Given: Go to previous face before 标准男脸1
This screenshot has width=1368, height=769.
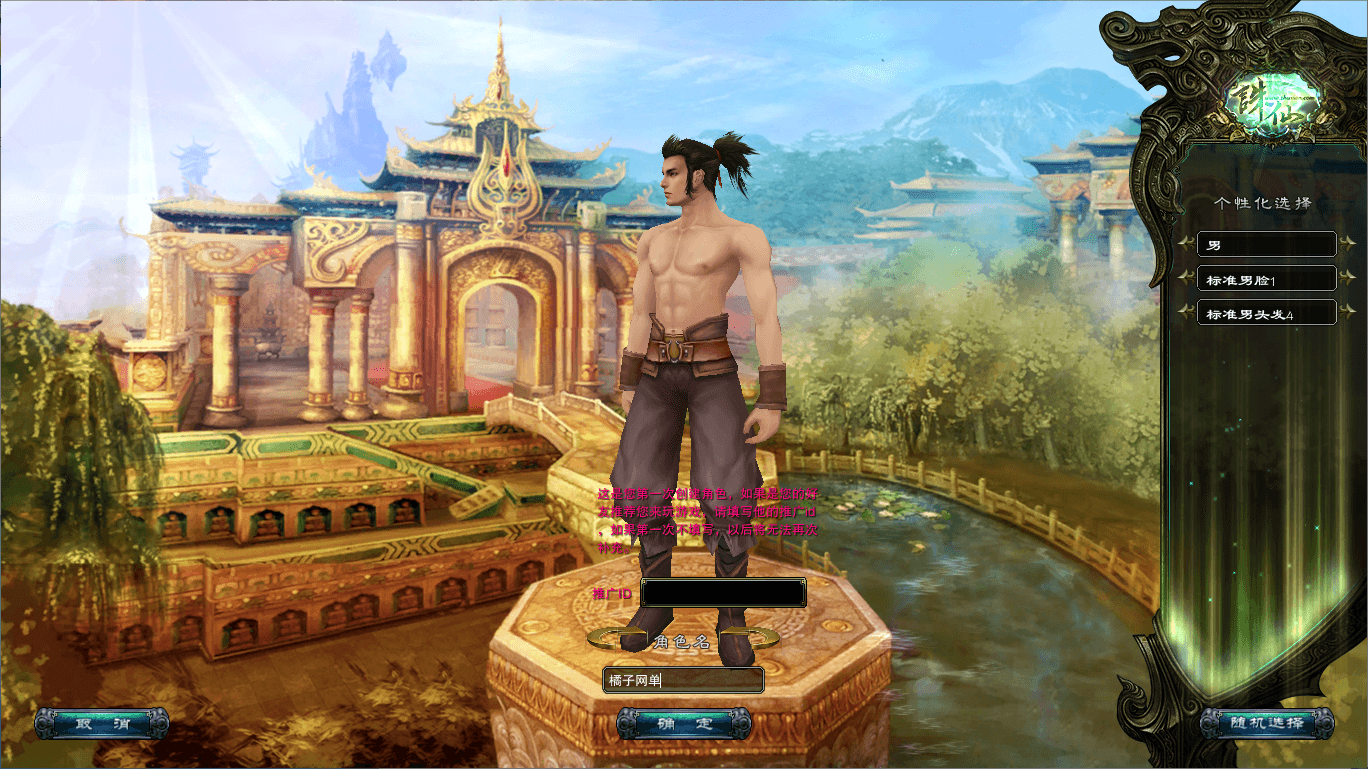Looking at the screenshot, I should point(1186,279).
